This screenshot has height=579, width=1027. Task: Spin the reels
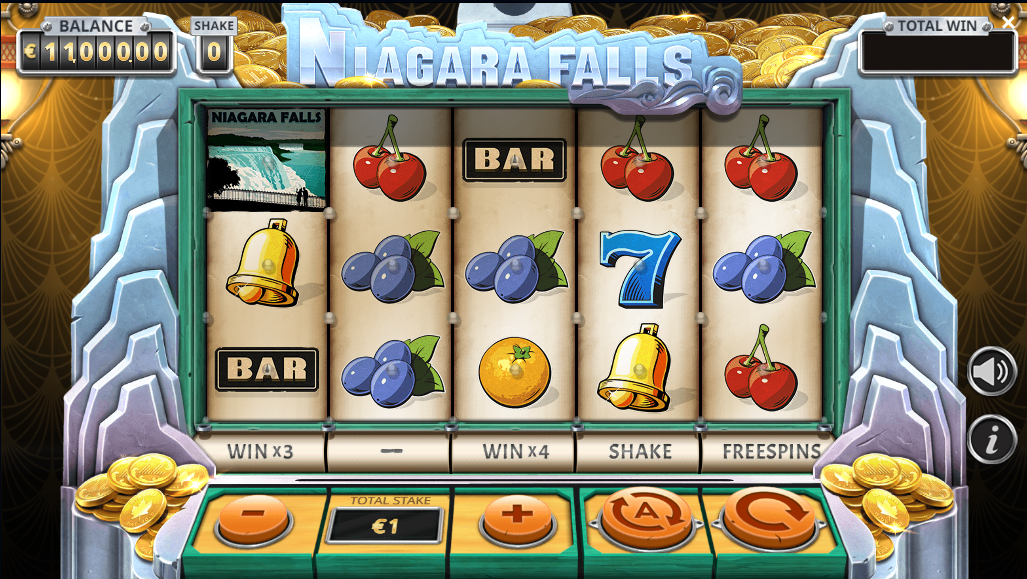point(769,515)
